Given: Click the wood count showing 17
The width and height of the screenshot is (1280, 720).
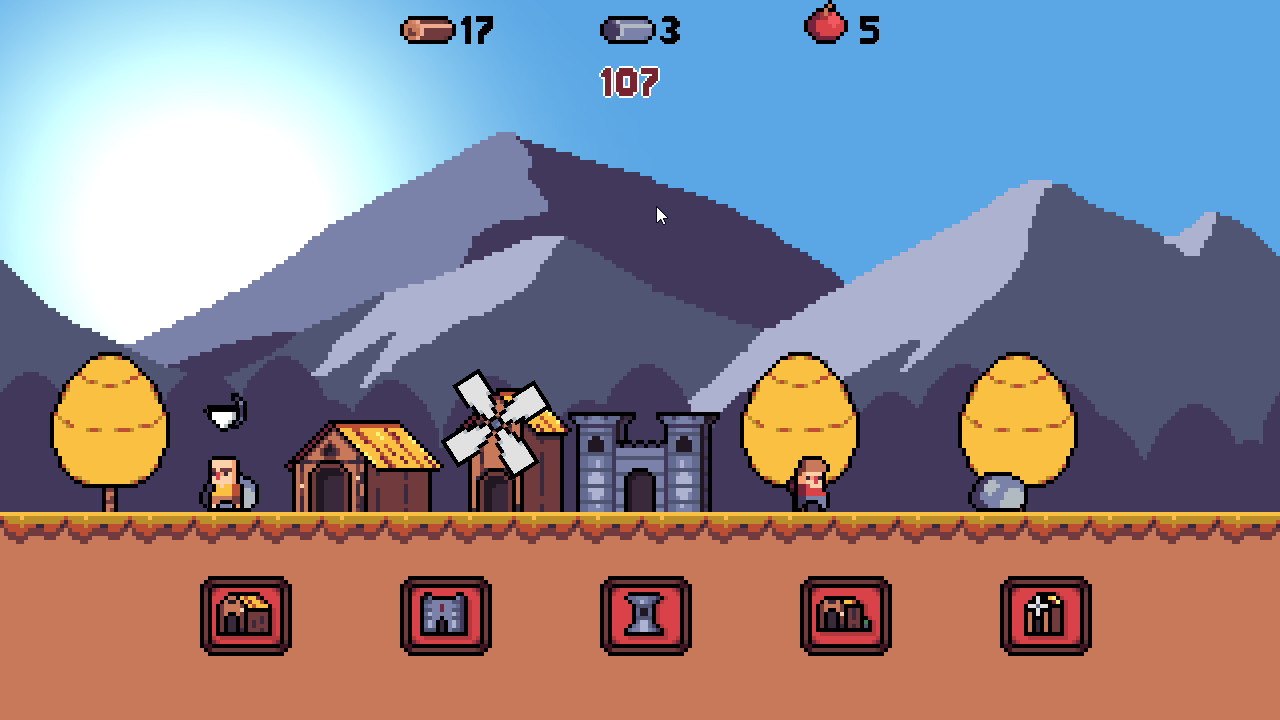Looking at the screenshot, I should click(x=475, y=29).
